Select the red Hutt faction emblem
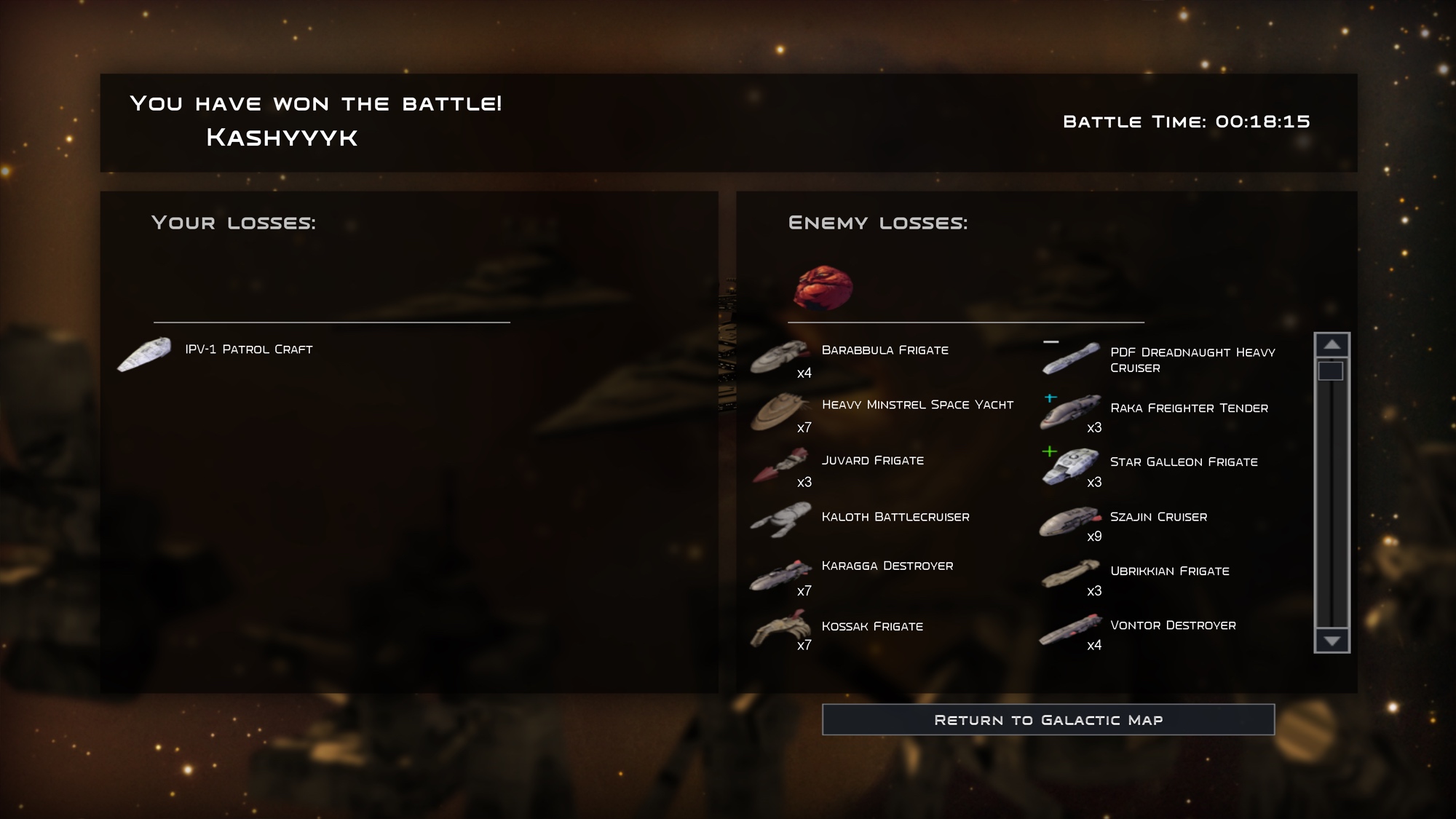Image resolution: width=1456 pixels, height=819 pixels. [823, 288]
